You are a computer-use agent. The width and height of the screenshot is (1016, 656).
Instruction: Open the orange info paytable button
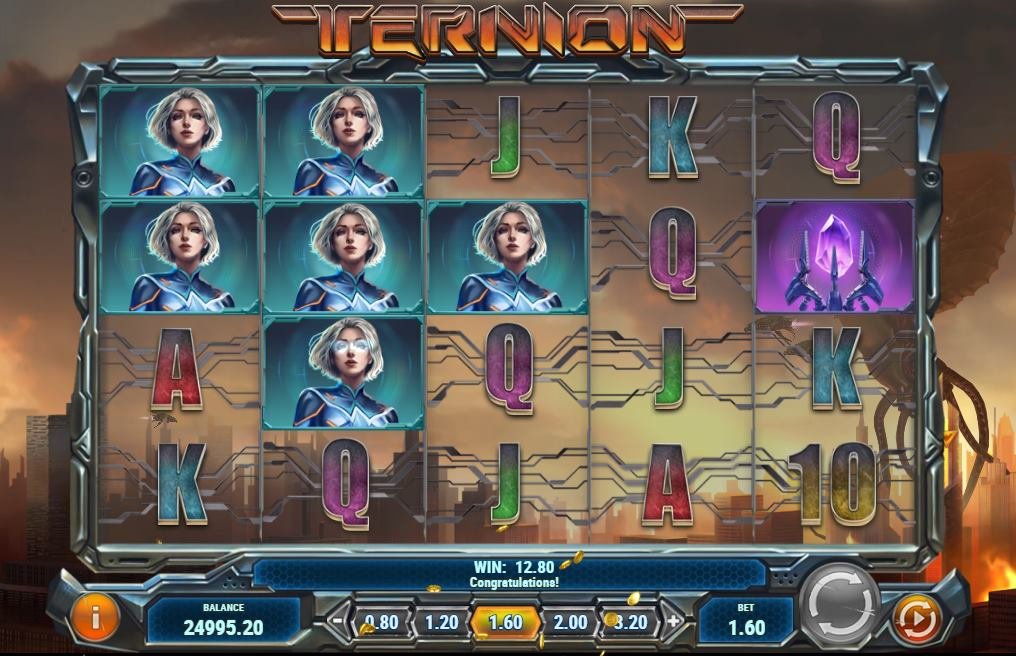95,618
